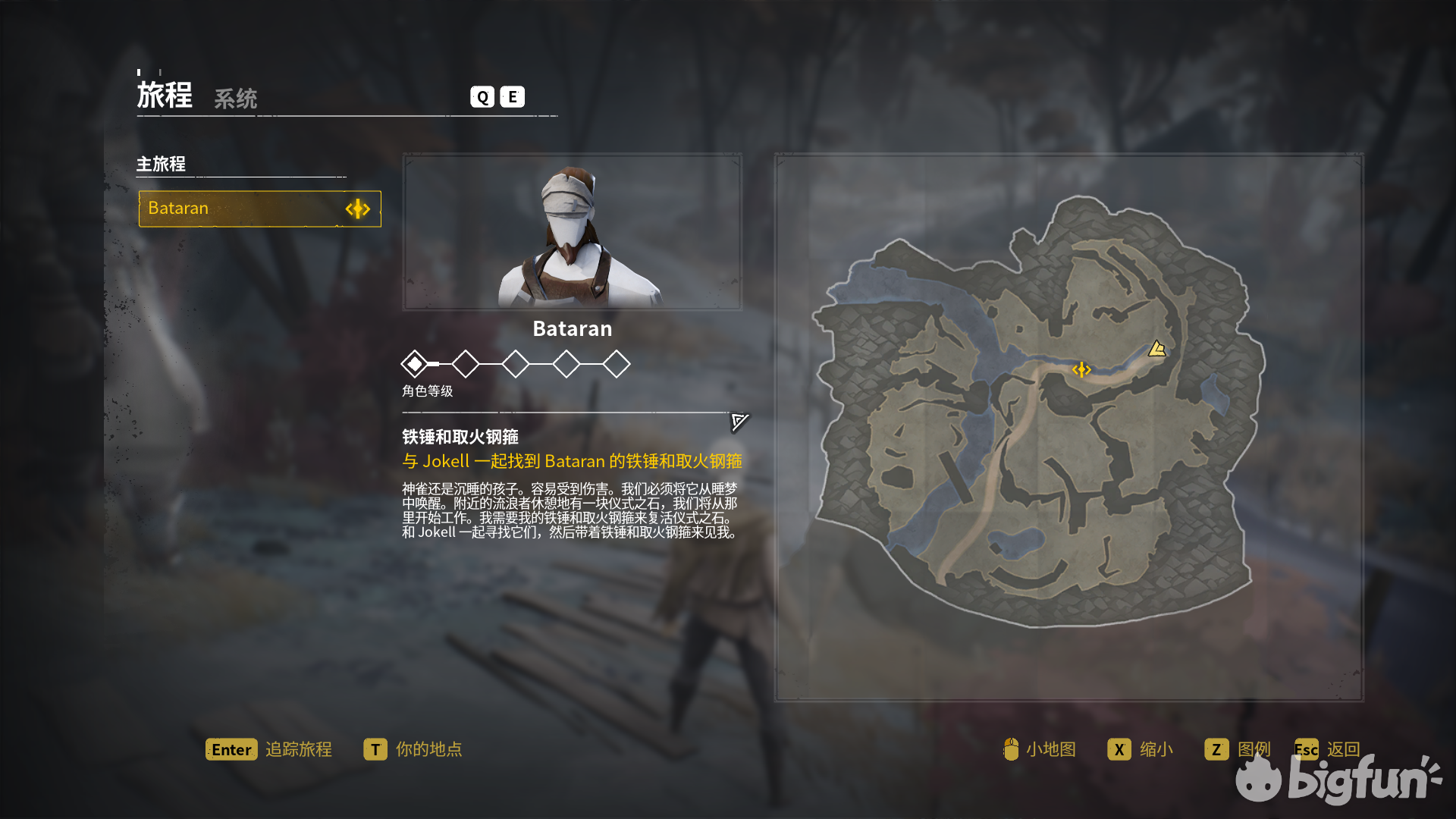Image resolution: width=1456 pixels, height=819 pixels.
Task: Click the Esc 返回 button
Action: click(x=1327, y=749)
